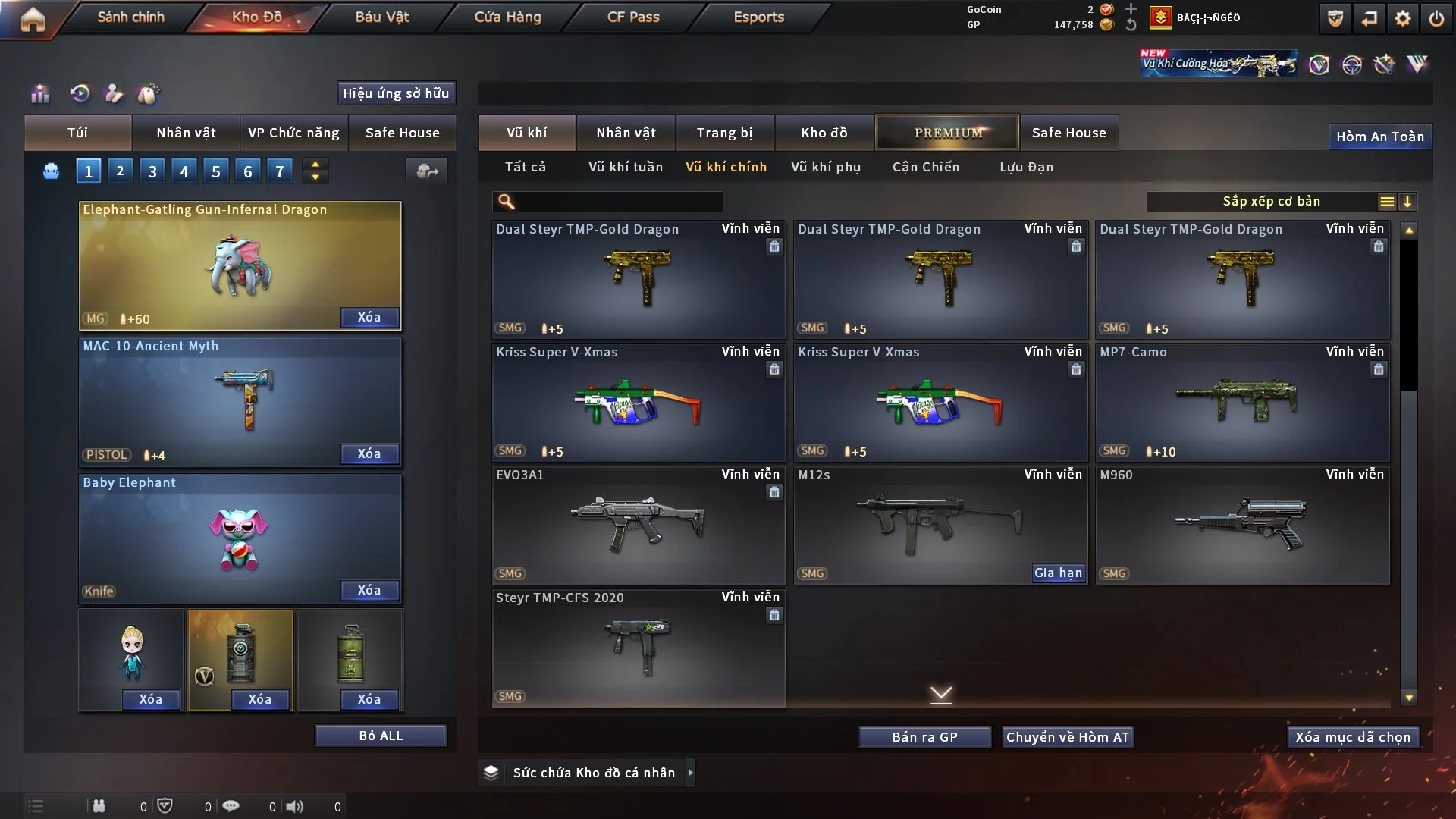1456x819 pixels.
Task: Open the CF Pass menu
Action: click(x=633, y=17)
